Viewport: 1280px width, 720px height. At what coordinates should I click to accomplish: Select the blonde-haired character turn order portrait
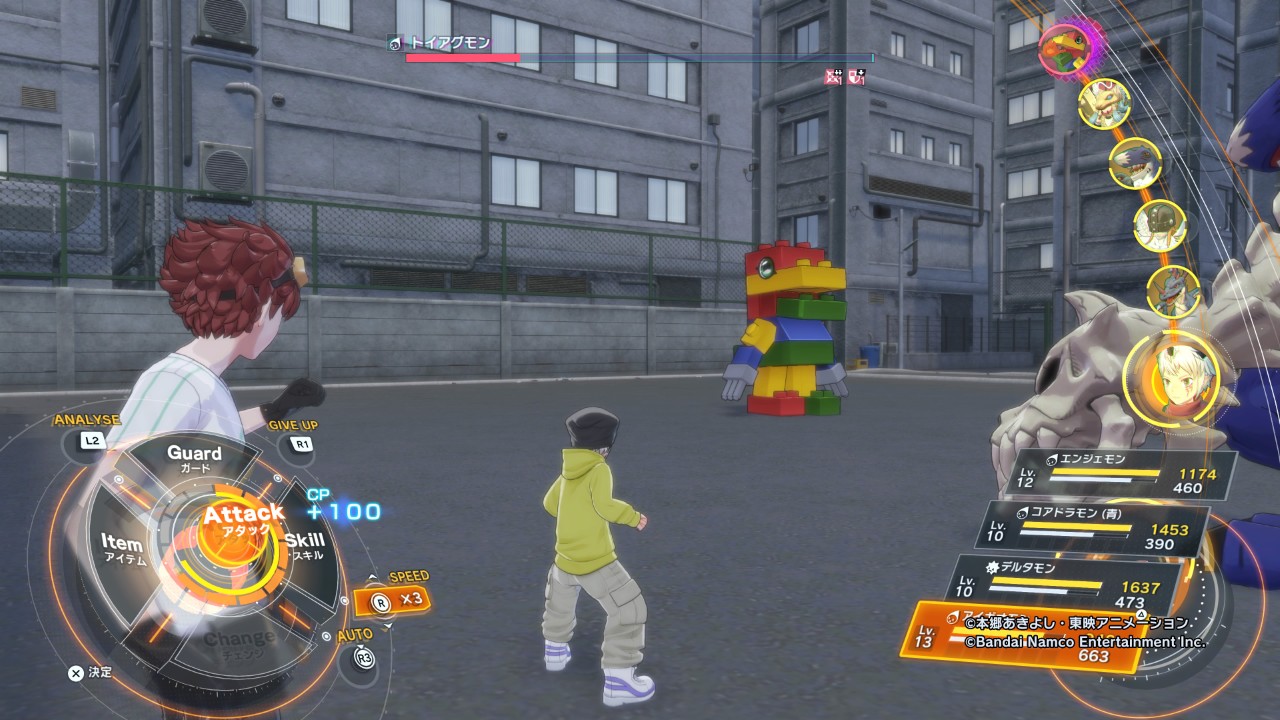tap(1170, 377)
